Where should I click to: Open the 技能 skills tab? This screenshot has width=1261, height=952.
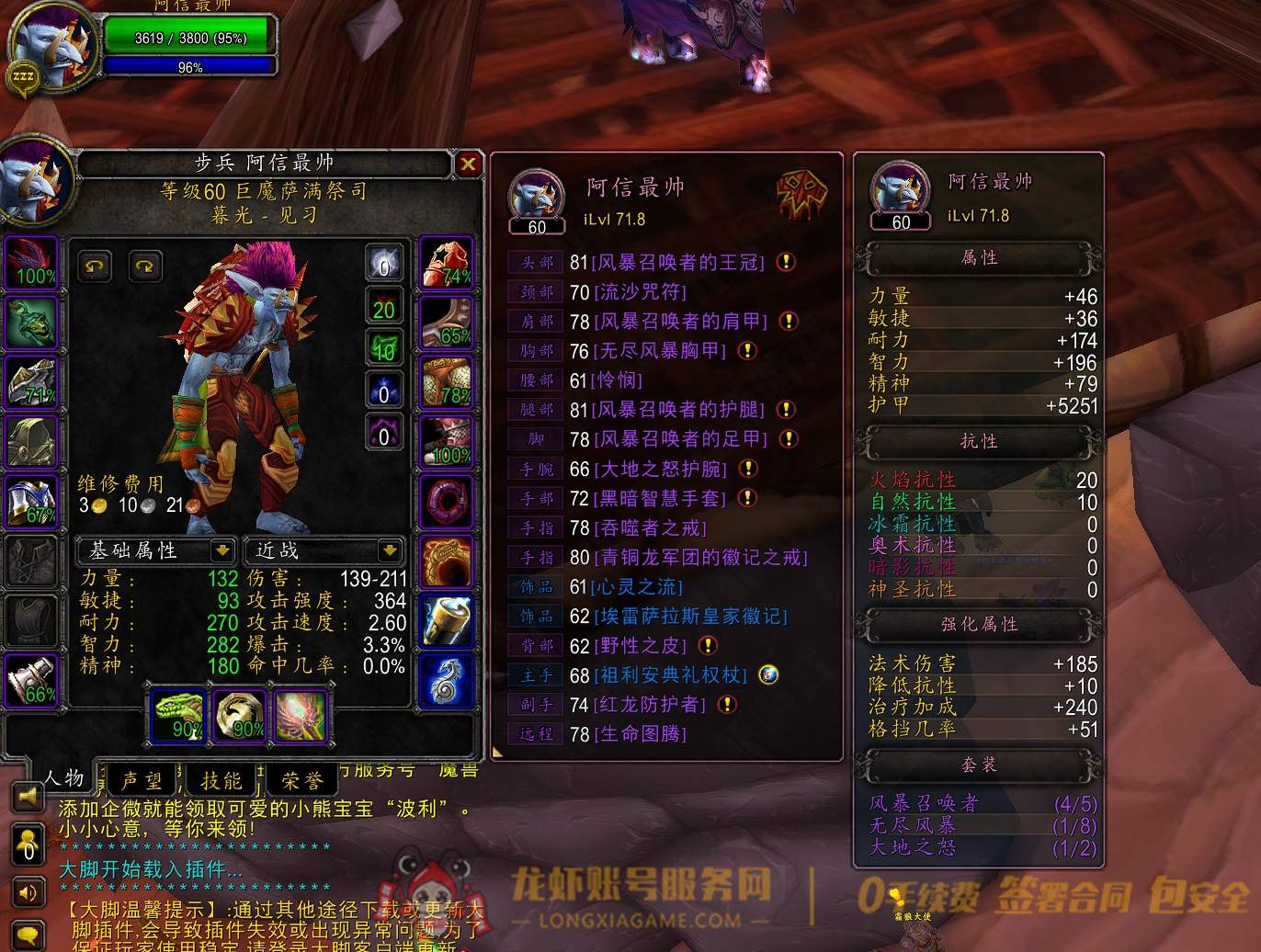click(222, 780)
